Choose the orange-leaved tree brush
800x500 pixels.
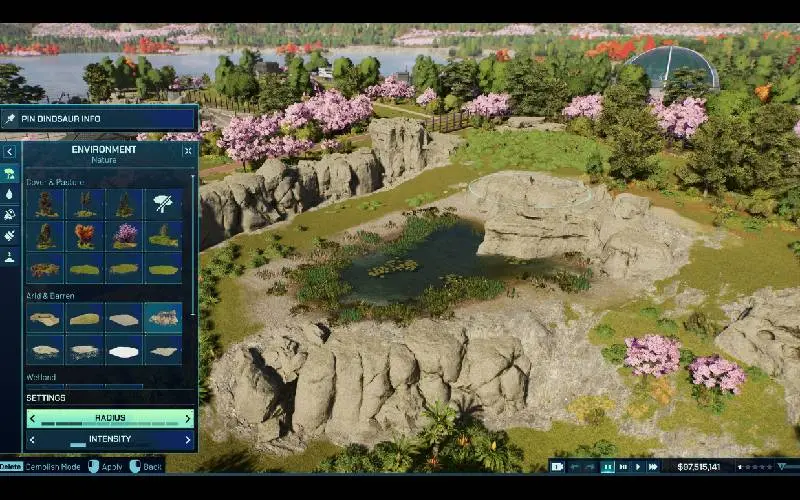pos(84,236)
